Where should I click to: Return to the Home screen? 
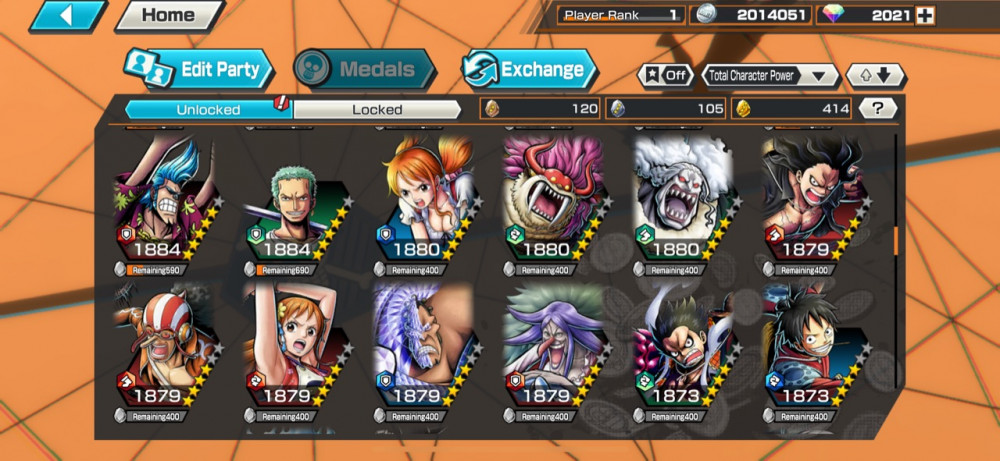tap(167, 15)
